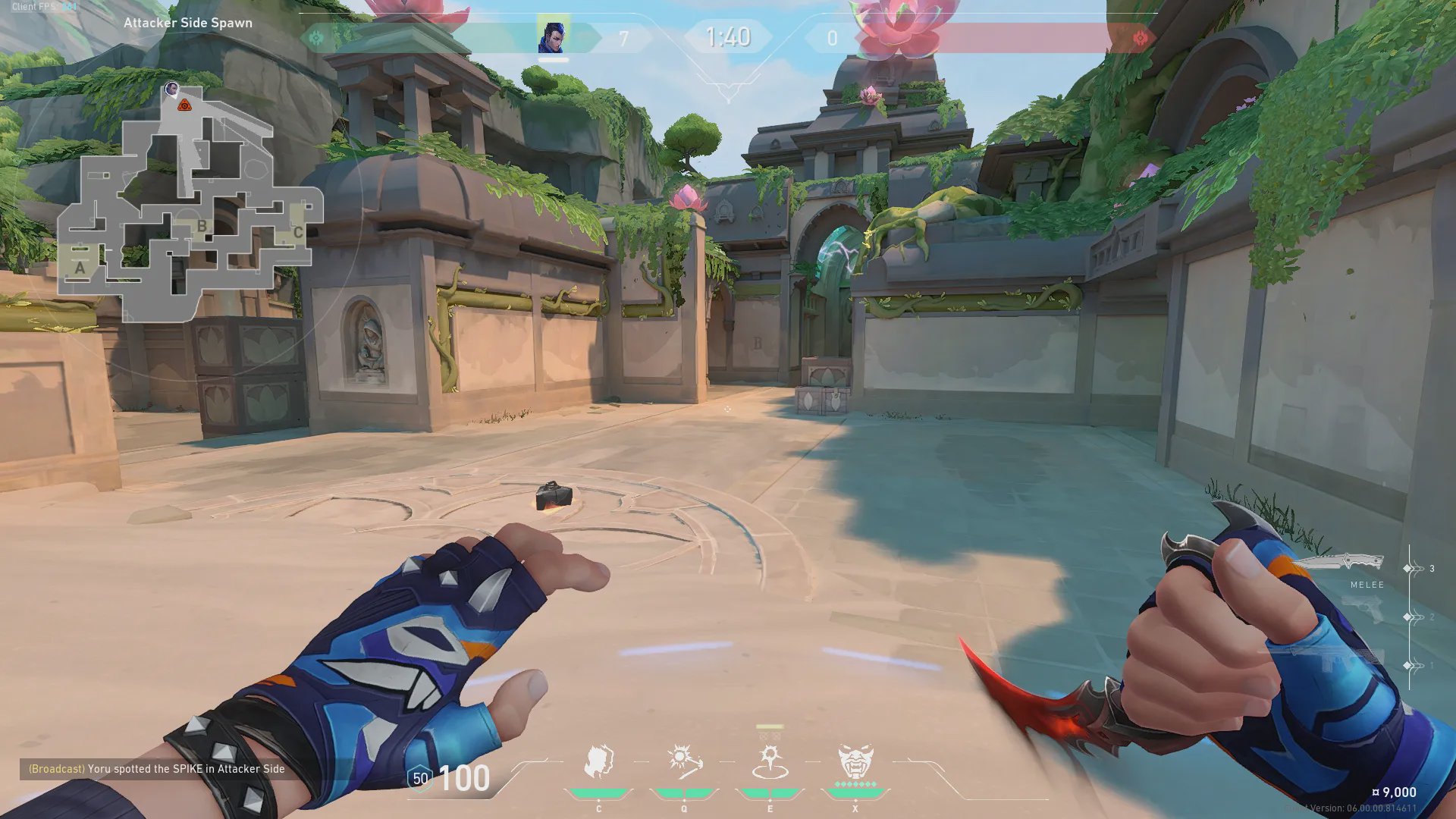1456x819 pixels.
Task: Click the B site marker on the minimap
Action: click(202, 225)
